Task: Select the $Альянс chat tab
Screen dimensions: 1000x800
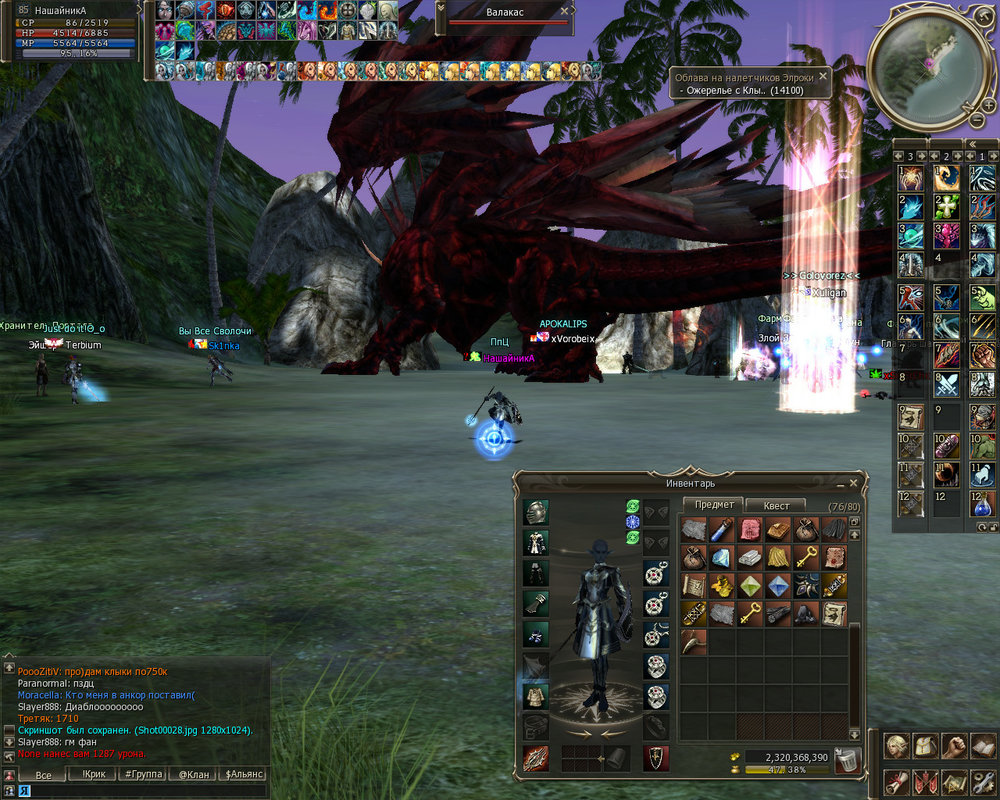Action: point(244,774)
